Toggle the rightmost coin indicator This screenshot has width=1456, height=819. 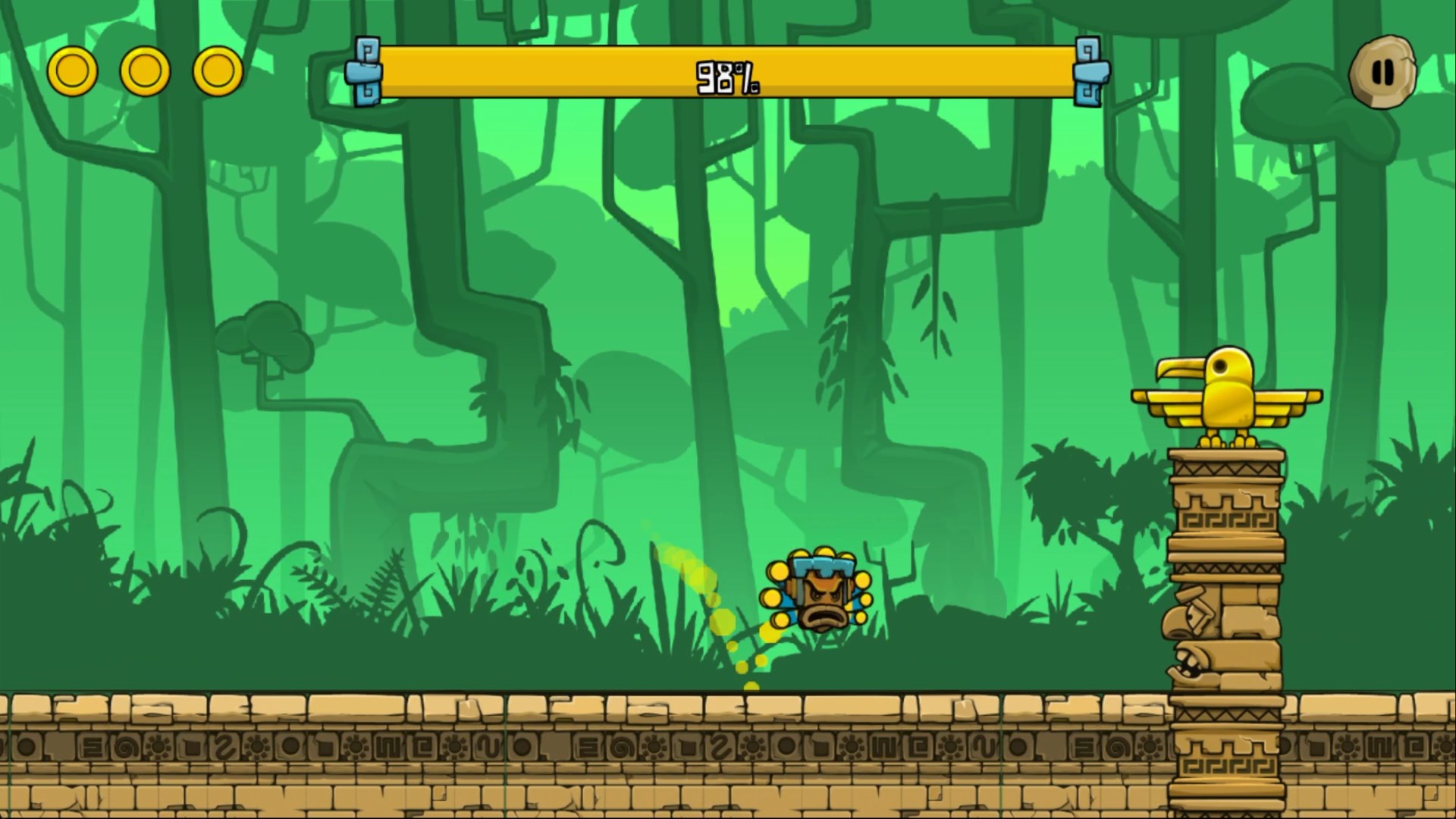coord(218,71)
